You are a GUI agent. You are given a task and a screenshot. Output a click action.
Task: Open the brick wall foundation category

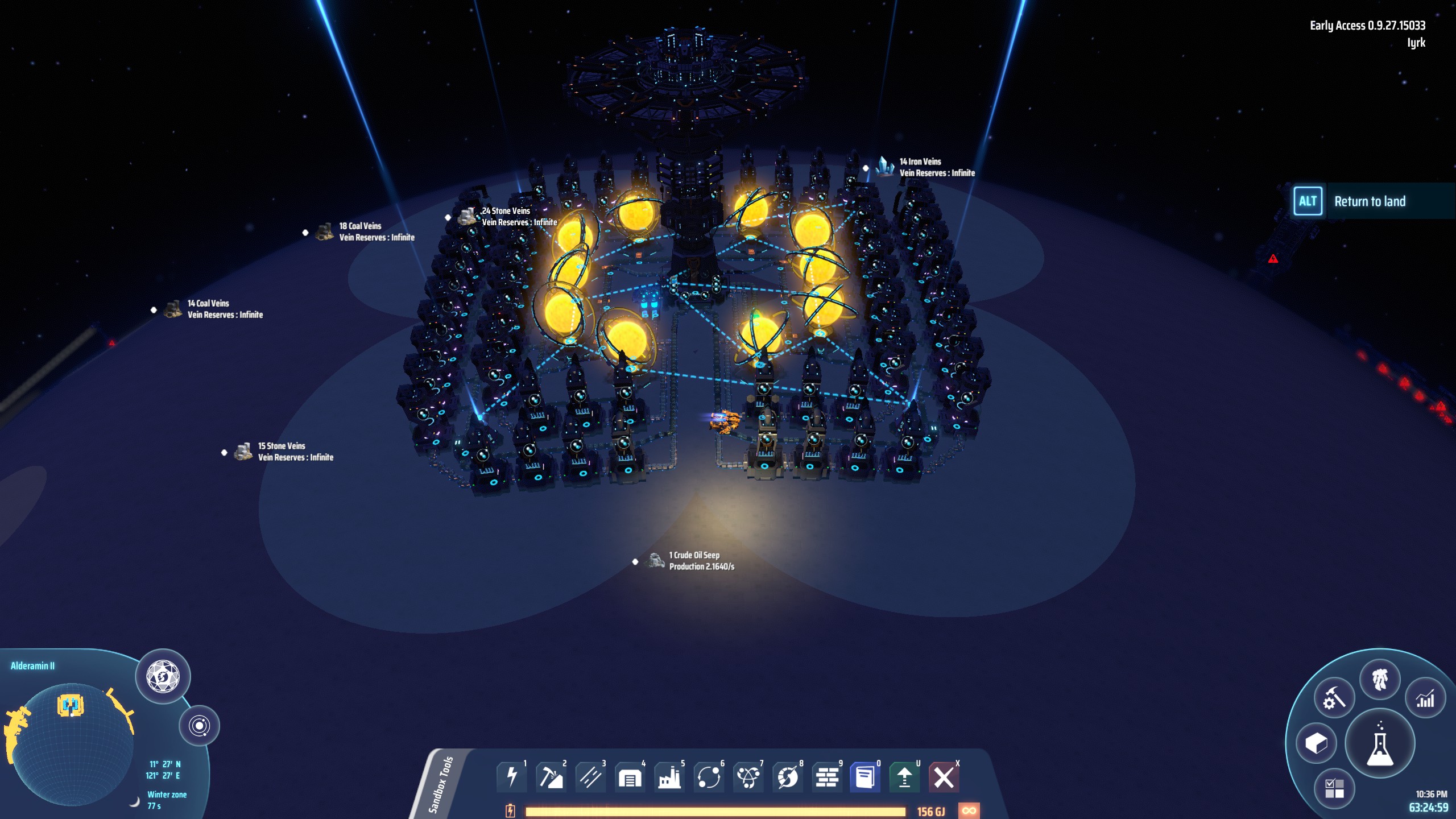pos(827,777)
